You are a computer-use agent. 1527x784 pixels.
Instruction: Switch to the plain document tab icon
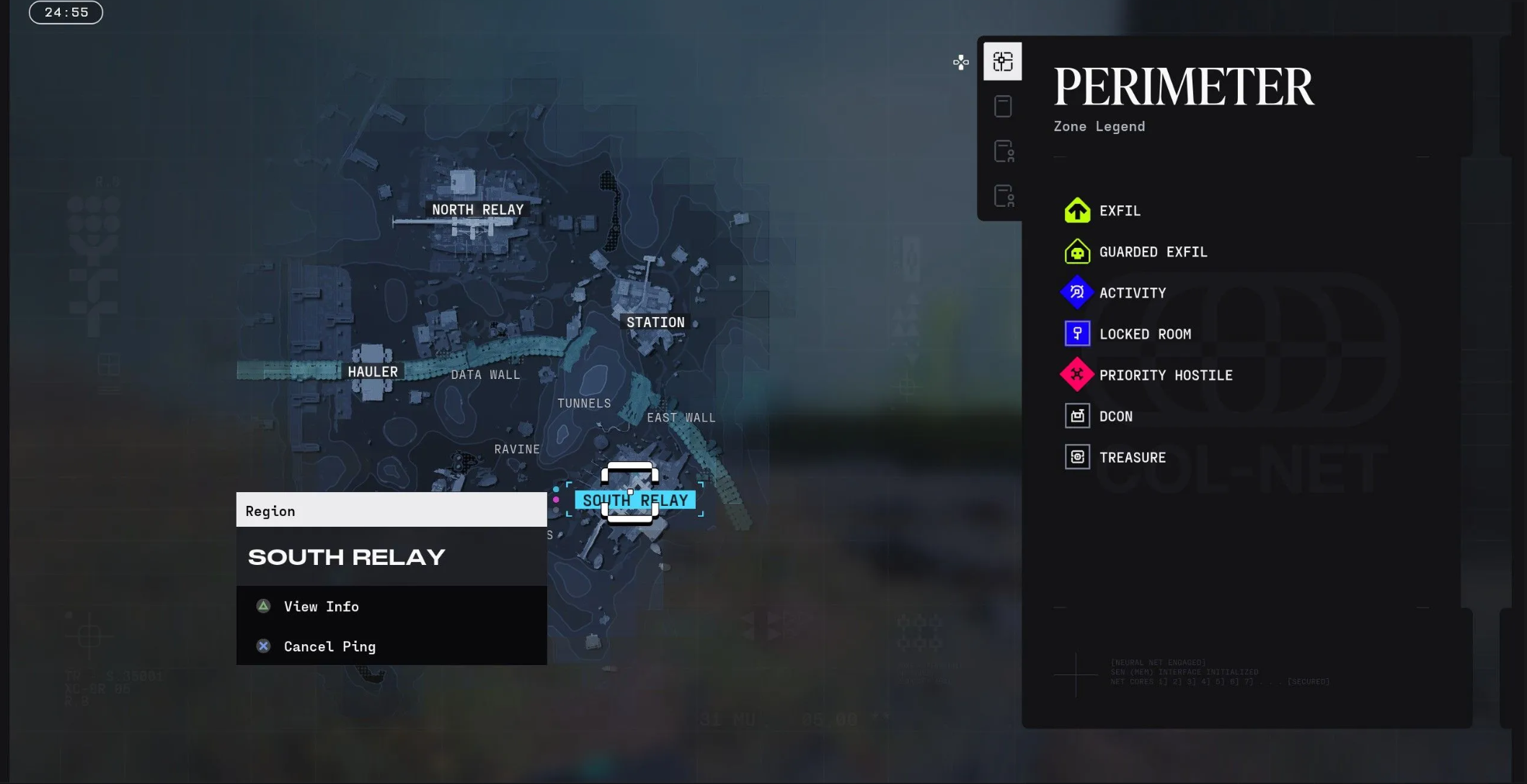click(x=1003, y=107)
